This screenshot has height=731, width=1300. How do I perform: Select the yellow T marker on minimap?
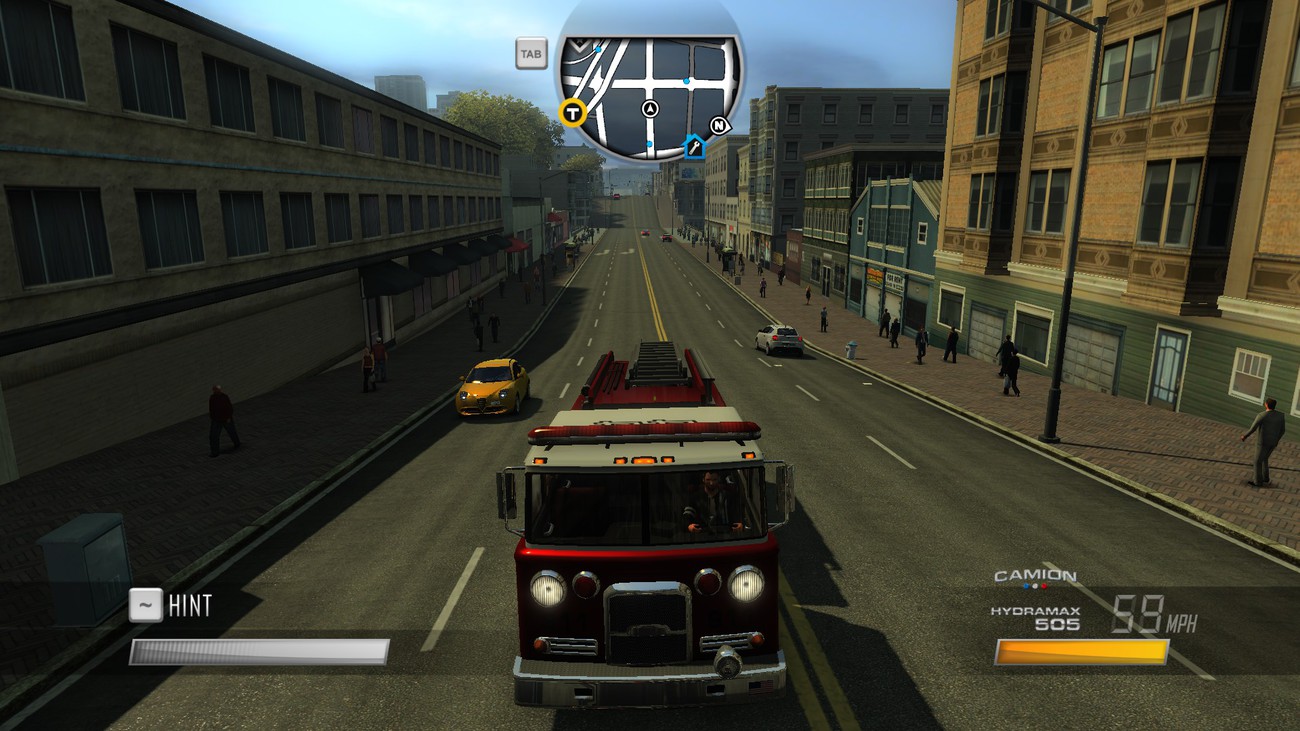(572, 112)
